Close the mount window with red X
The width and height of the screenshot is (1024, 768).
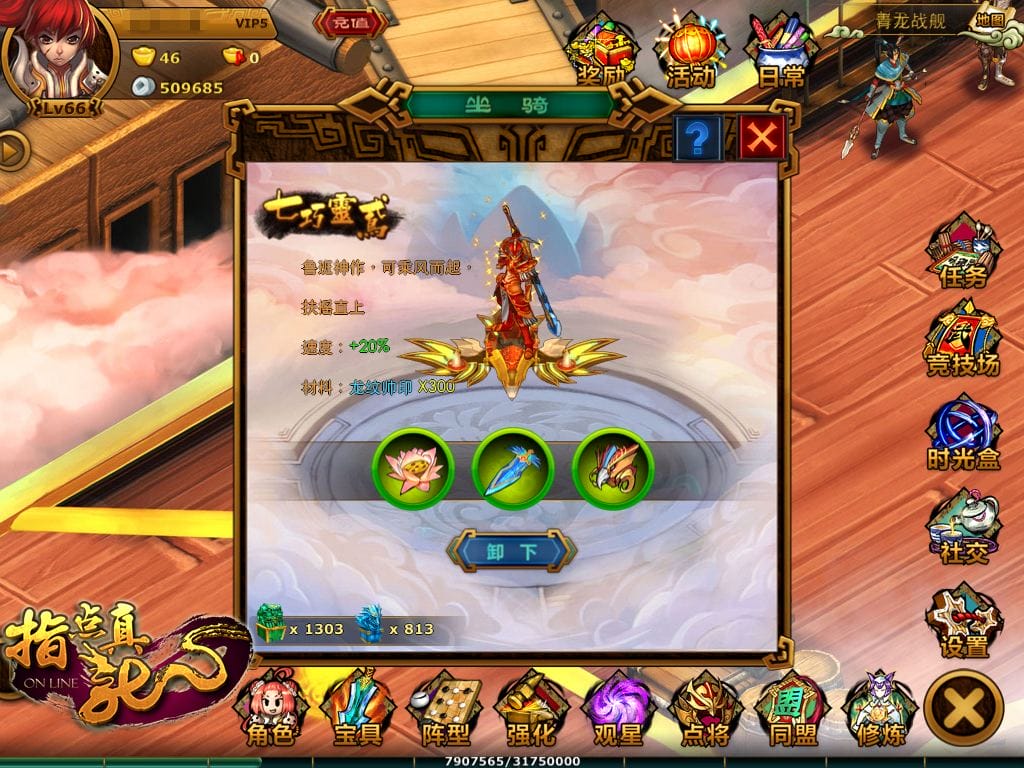tap(763, 137)
